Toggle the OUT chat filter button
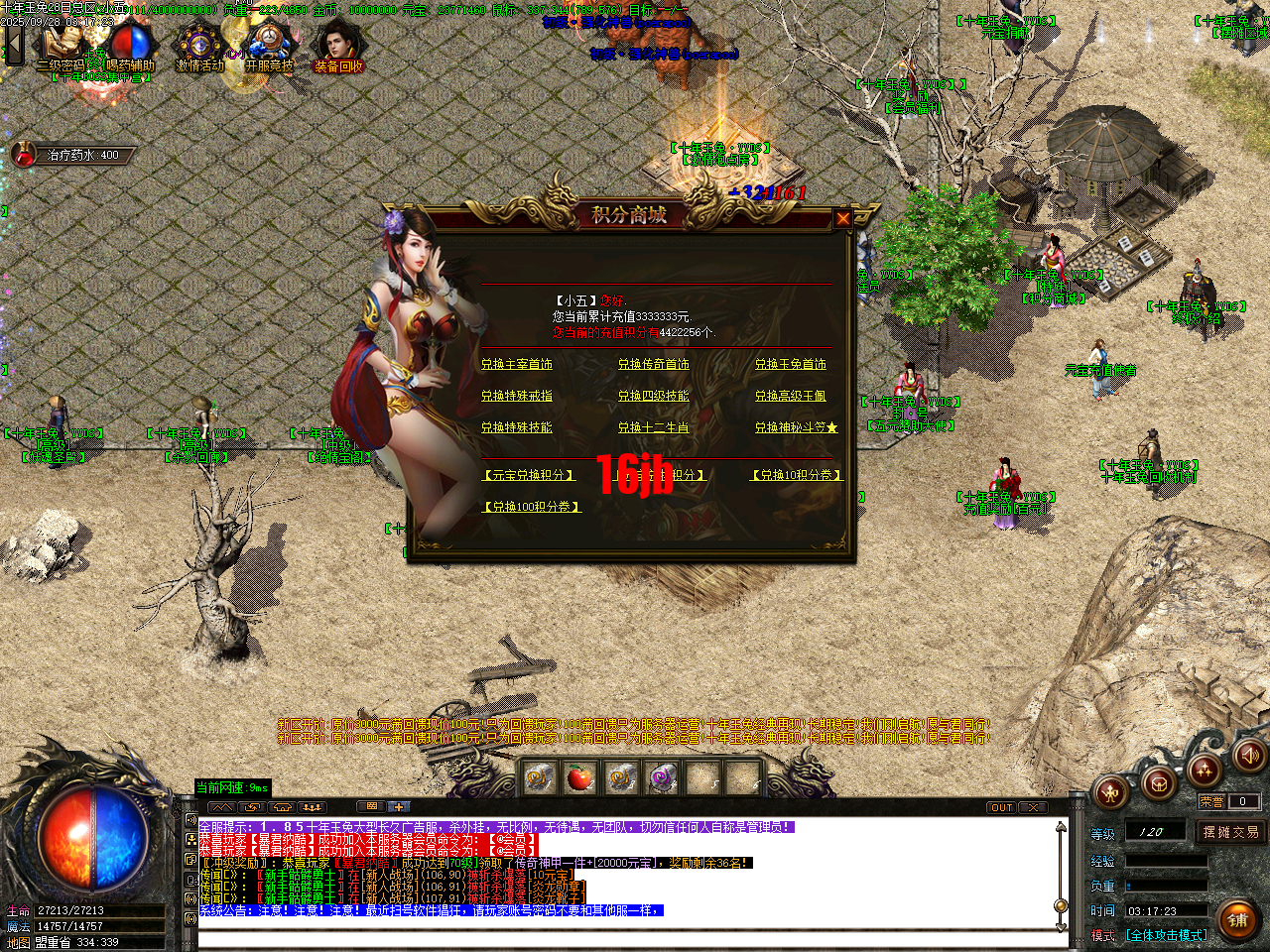The height and width of the screenshot is (952, 1270). click(x=1002, y=806)
